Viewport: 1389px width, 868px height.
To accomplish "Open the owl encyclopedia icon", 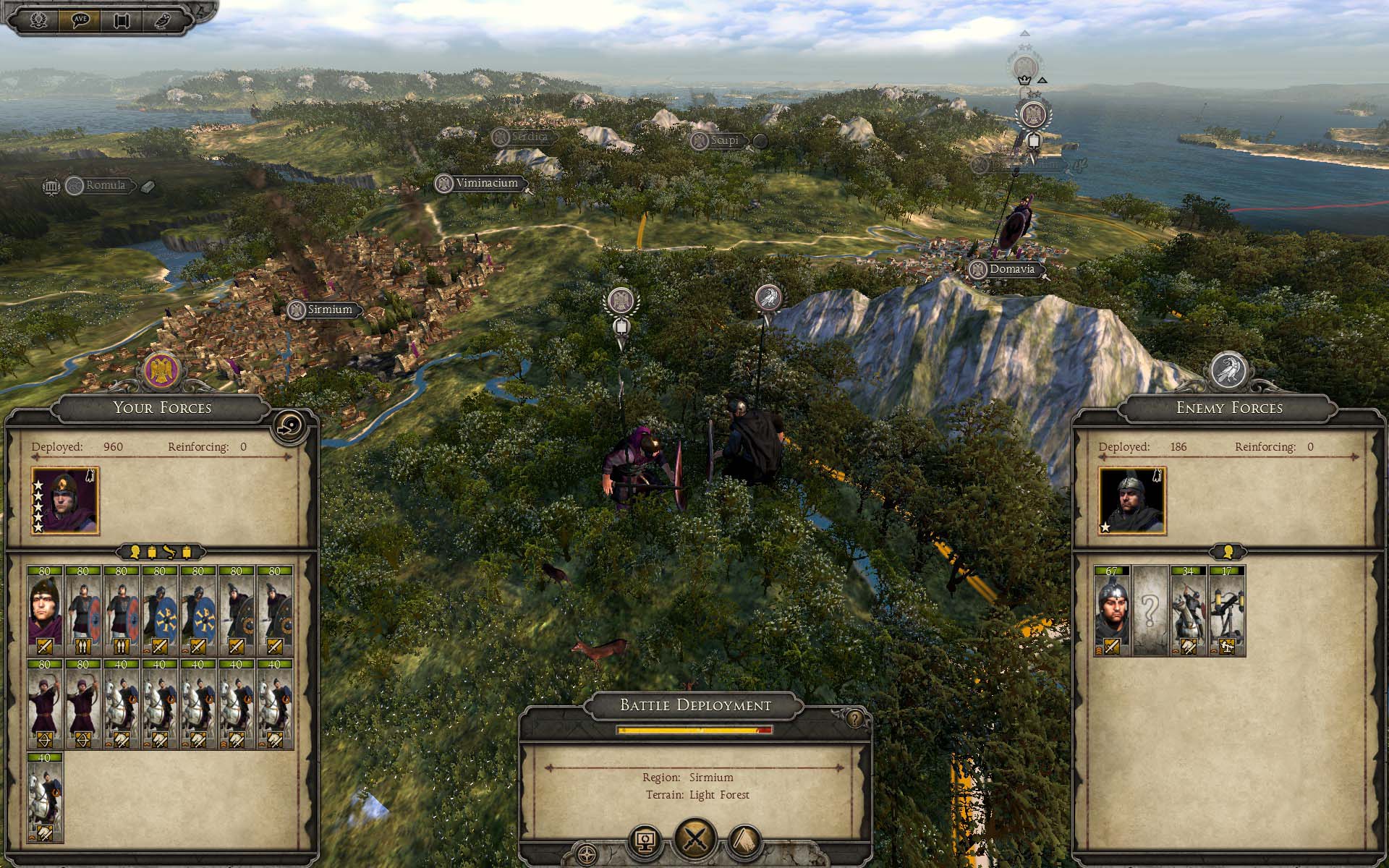I will click(162, 20).
